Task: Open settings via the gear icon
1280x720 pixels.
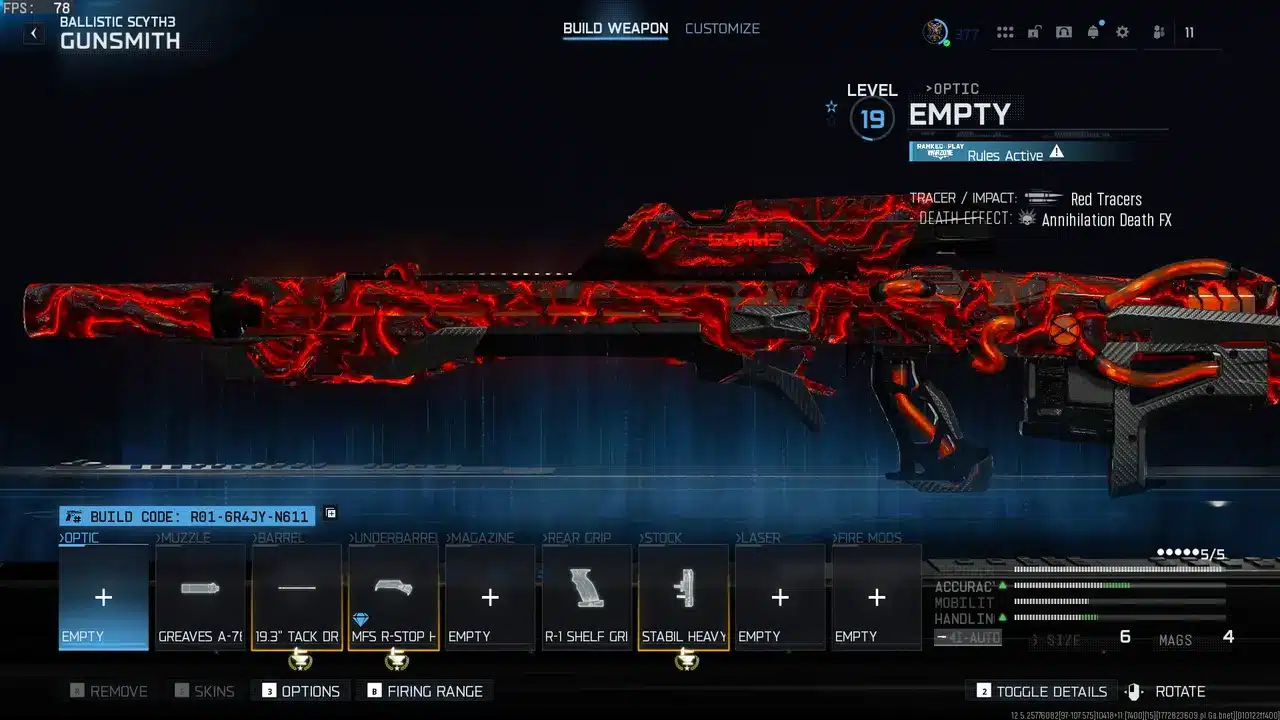Action: pos(1122,32)
